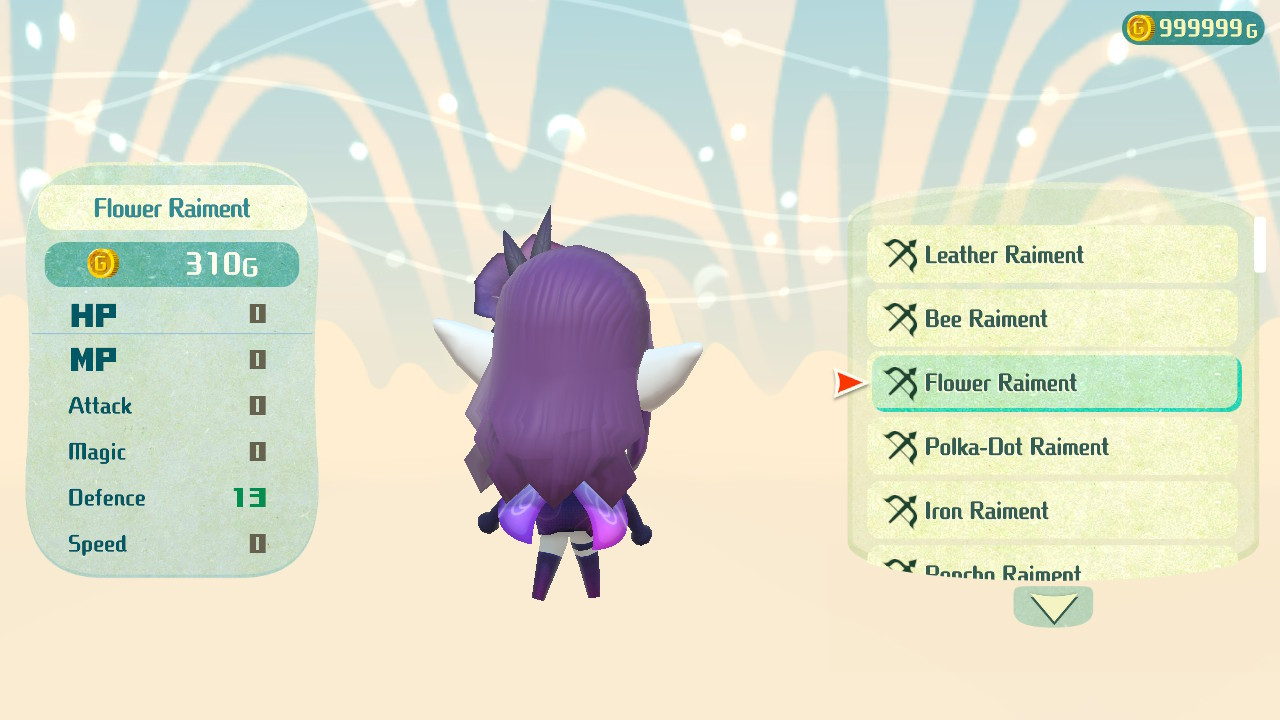Screen dimensions: 1280x720
Task: Expand the list with the down chevron
Action: [x=1053, y=606]
